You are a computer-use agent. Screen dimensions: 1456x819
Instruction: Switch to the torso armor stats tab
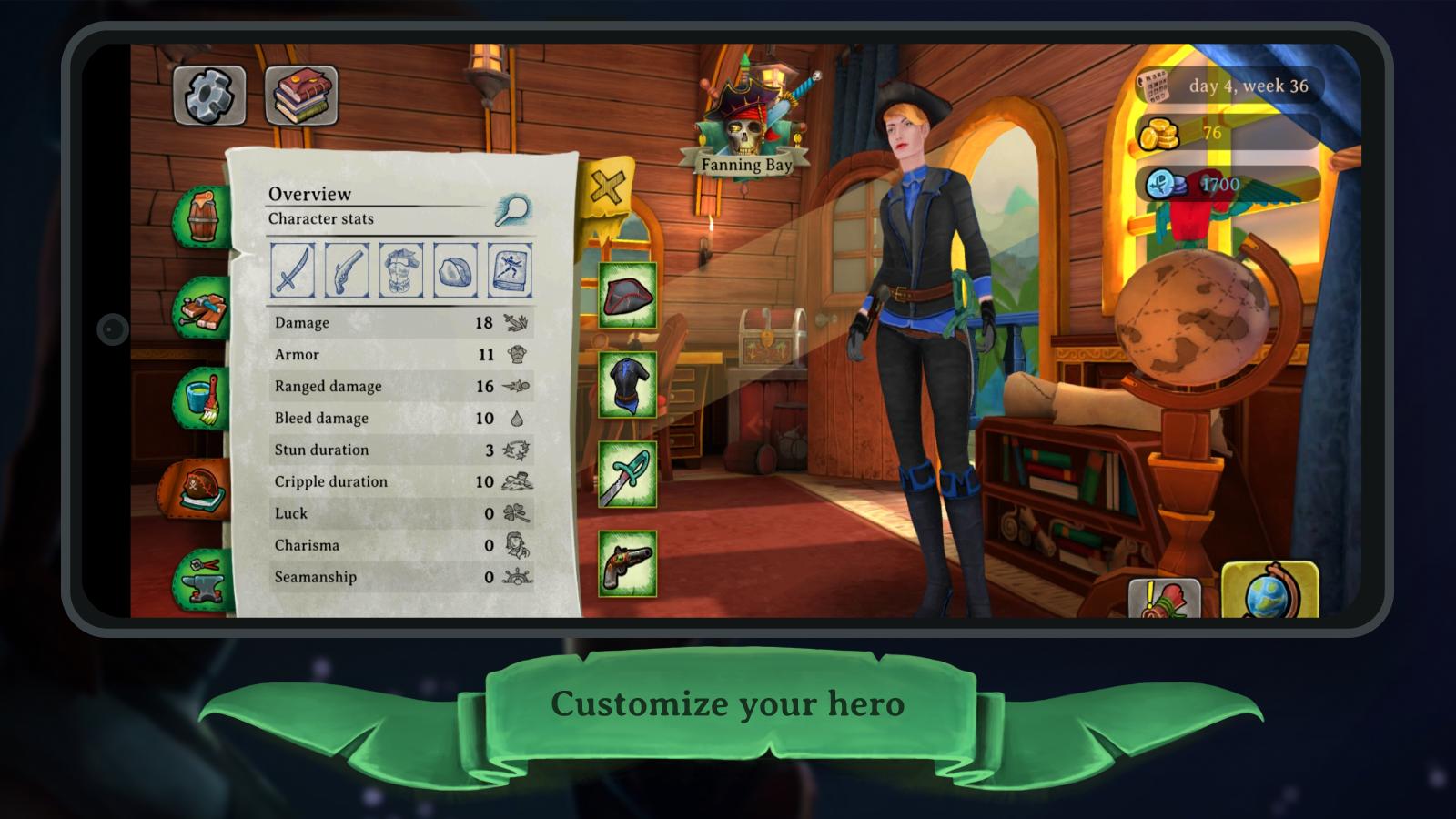(x=401, y=270)
